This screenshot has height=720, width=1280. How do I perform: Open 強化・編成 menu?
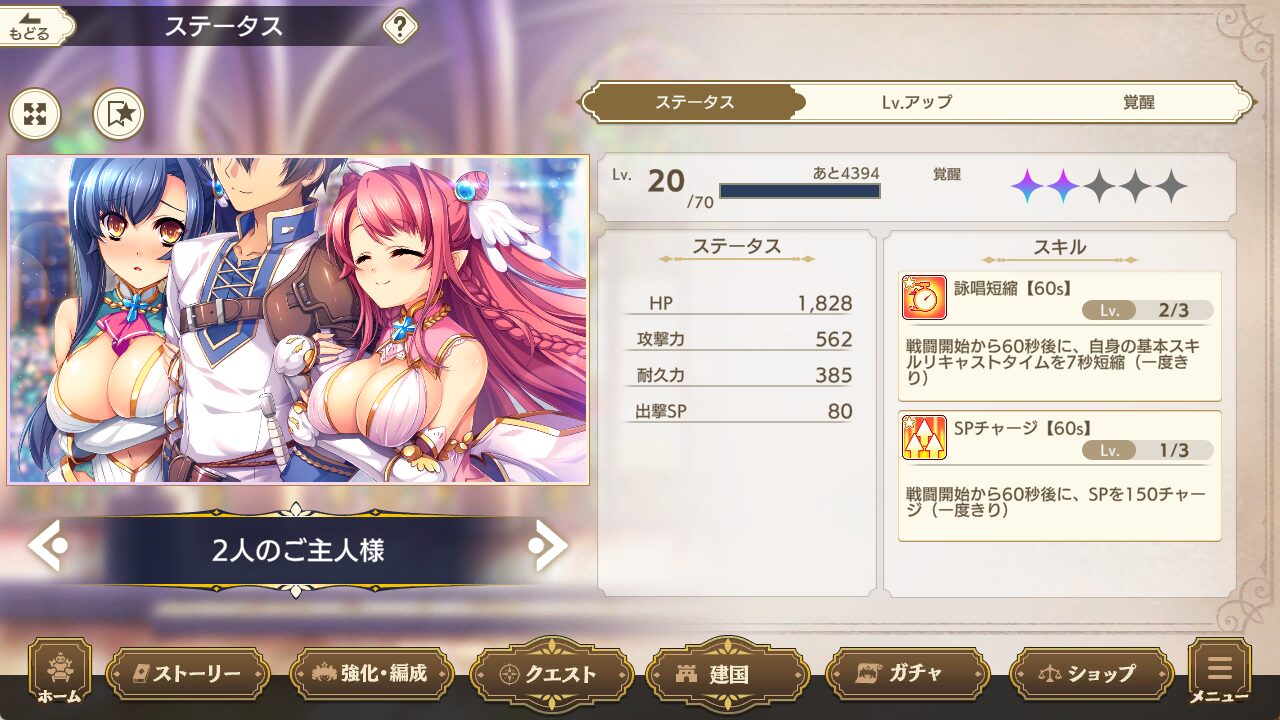(371, 674)
